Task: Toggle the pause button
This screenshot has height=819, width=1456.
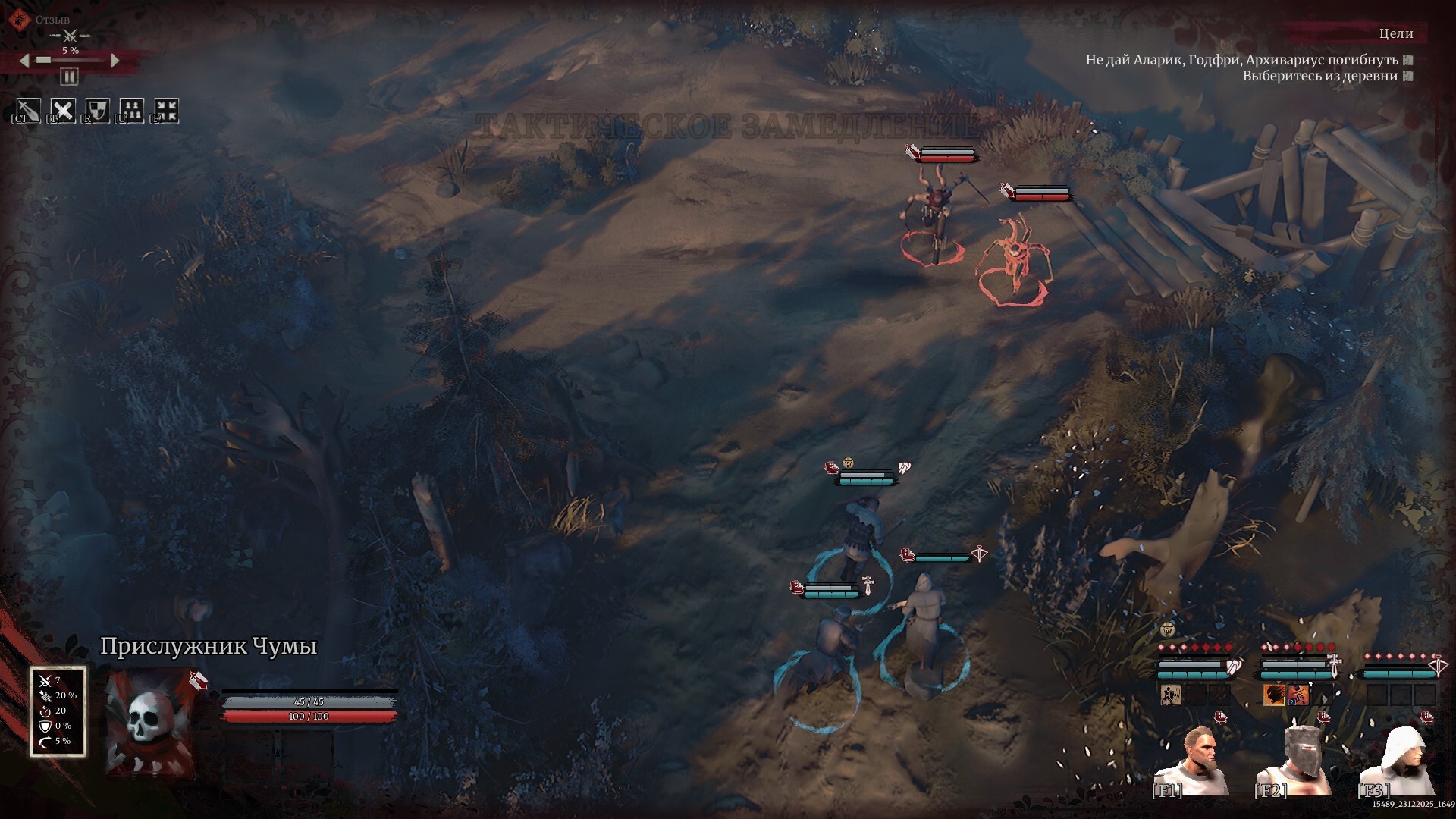Action: click(x=69, y=77)
